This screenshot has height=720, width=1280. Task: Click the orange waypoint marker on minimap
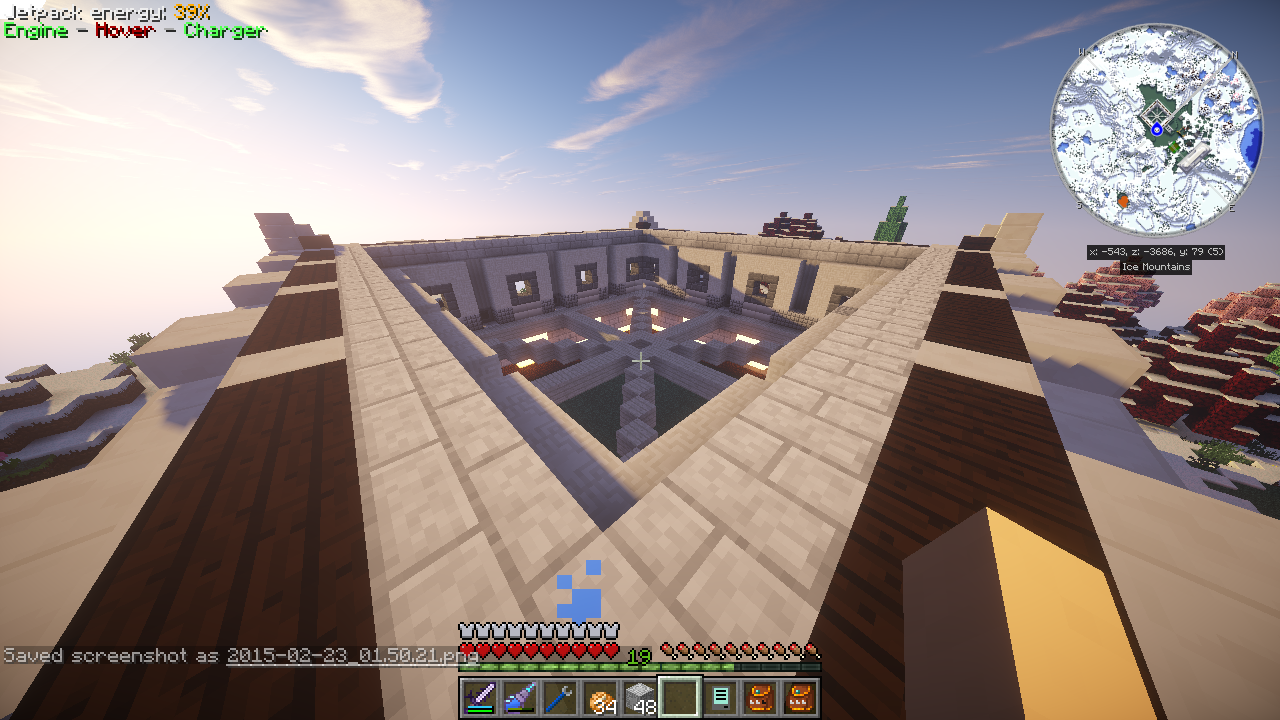[1122, 201]
